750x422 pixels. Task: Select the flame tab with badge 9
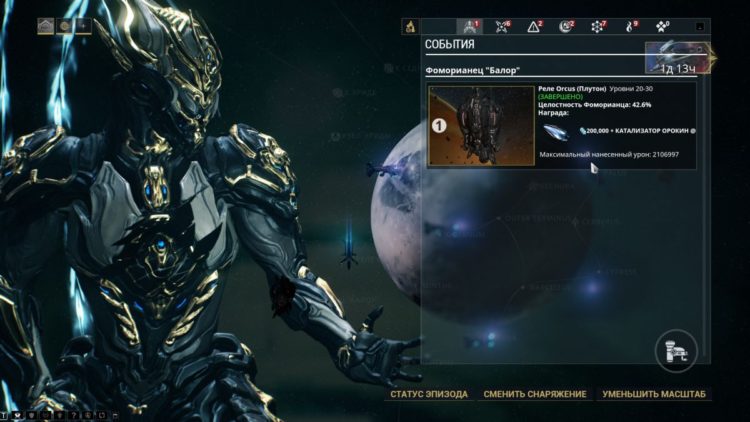(630, 27)
